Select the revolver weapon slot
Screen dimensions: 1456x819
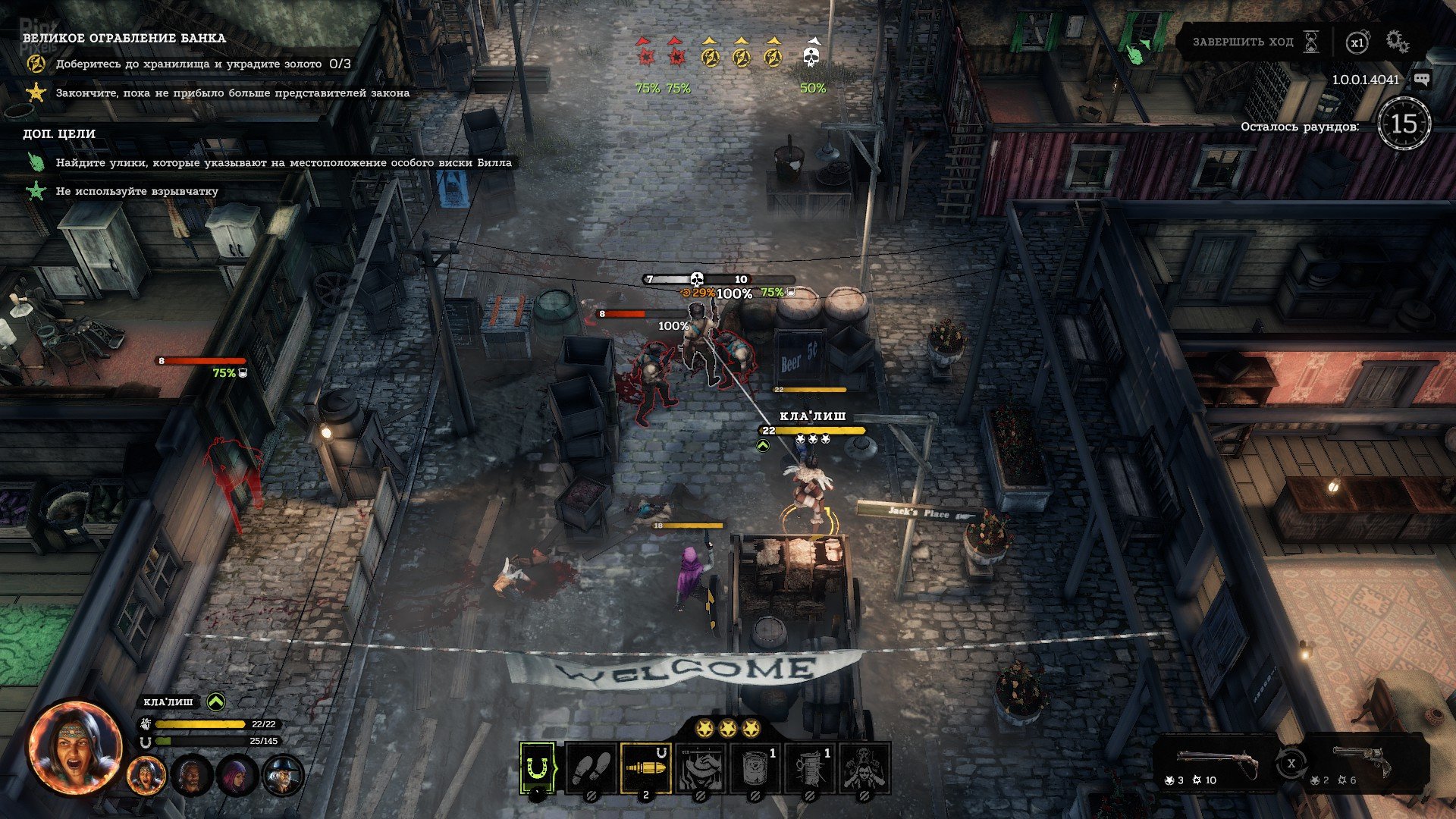[x=1362, y=763]
